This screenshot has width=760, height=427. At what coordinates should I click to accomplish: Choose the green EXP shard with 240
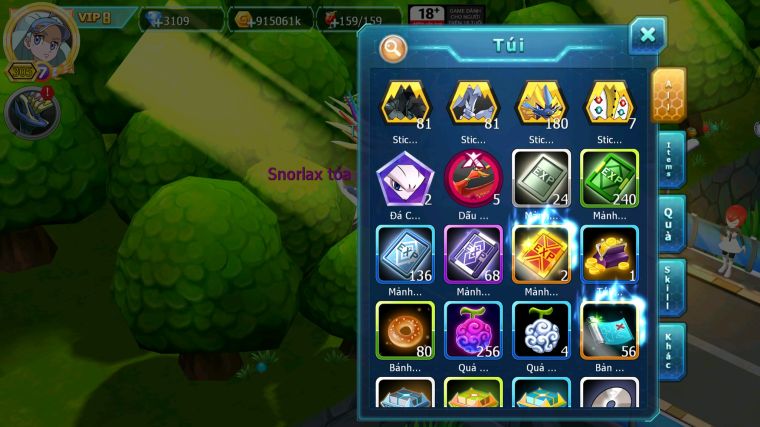point(609,178)
